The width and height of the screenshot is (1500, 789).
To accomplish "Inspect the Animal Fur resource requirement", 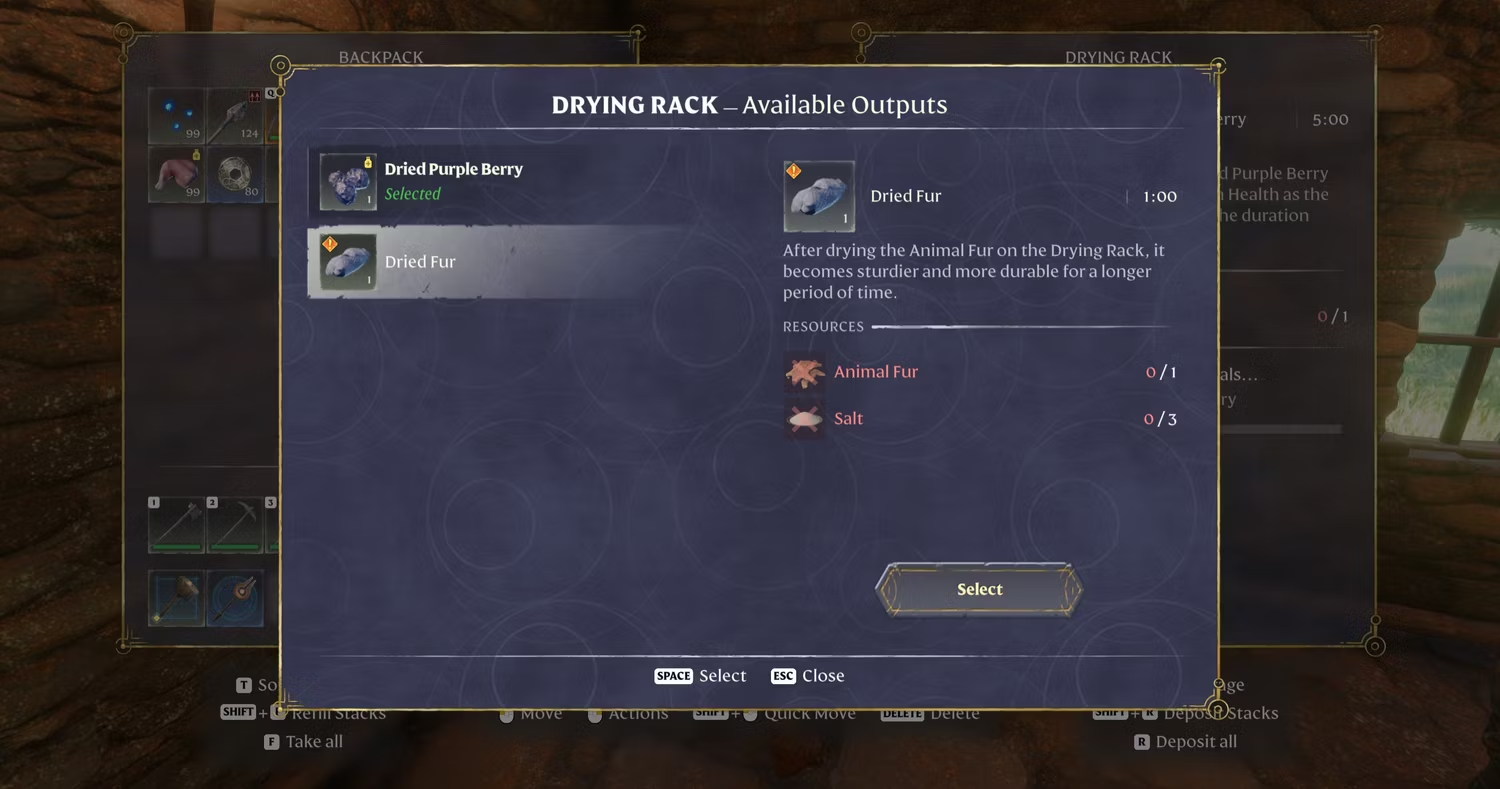I will coord(875,372).
